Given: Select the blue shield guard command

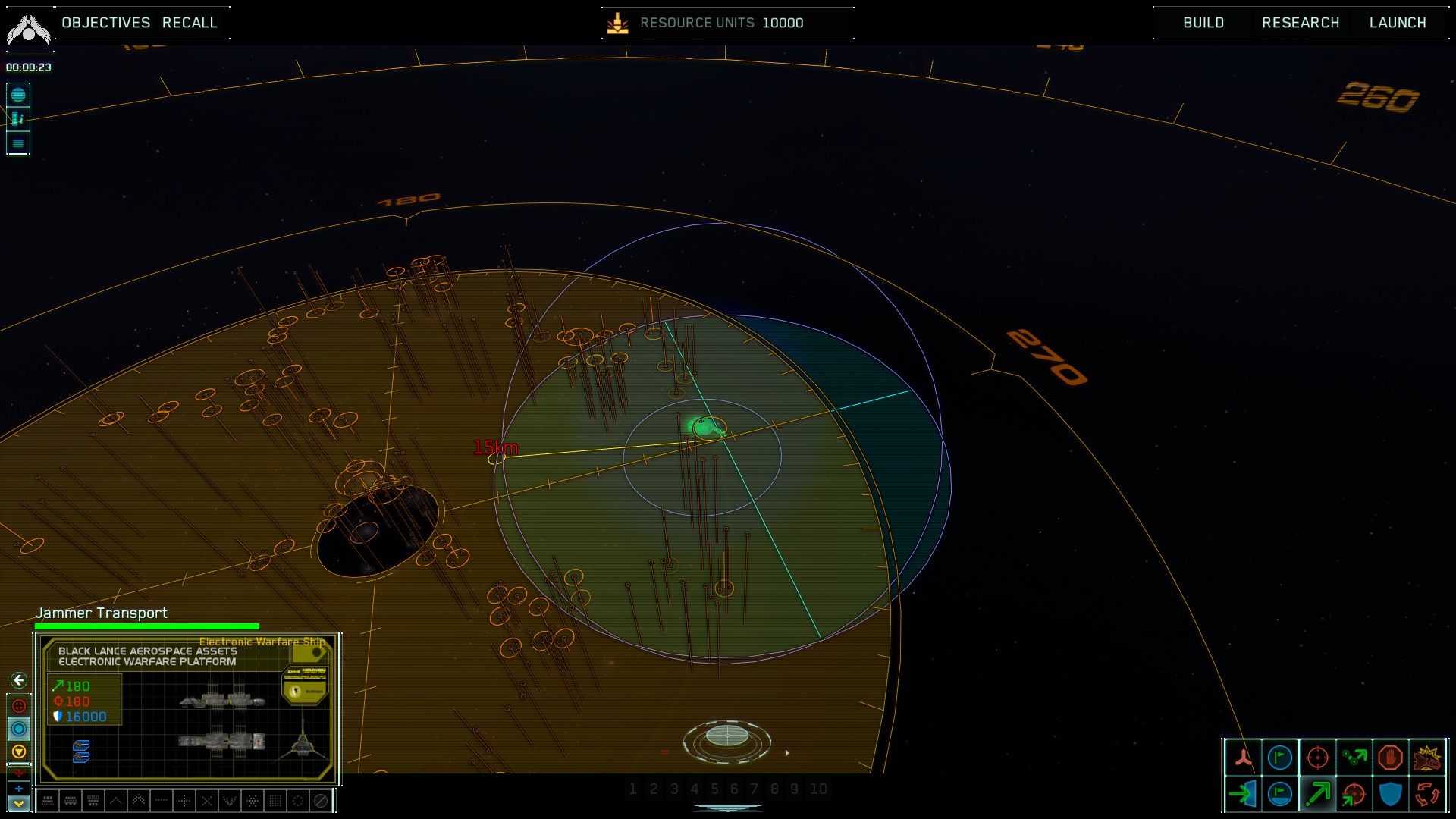Looking at the screenshot, I should pos(1390,794).
